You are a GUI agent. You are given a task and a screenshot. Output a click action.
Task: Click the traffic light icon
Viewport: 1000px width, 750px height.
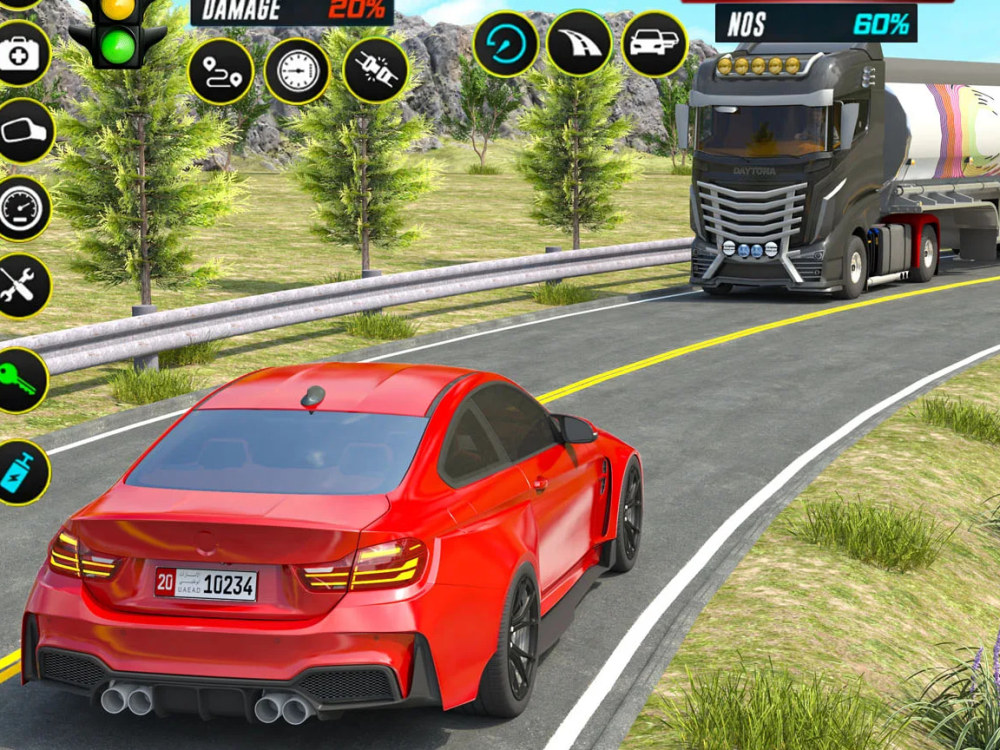click(x=118, y=32)
